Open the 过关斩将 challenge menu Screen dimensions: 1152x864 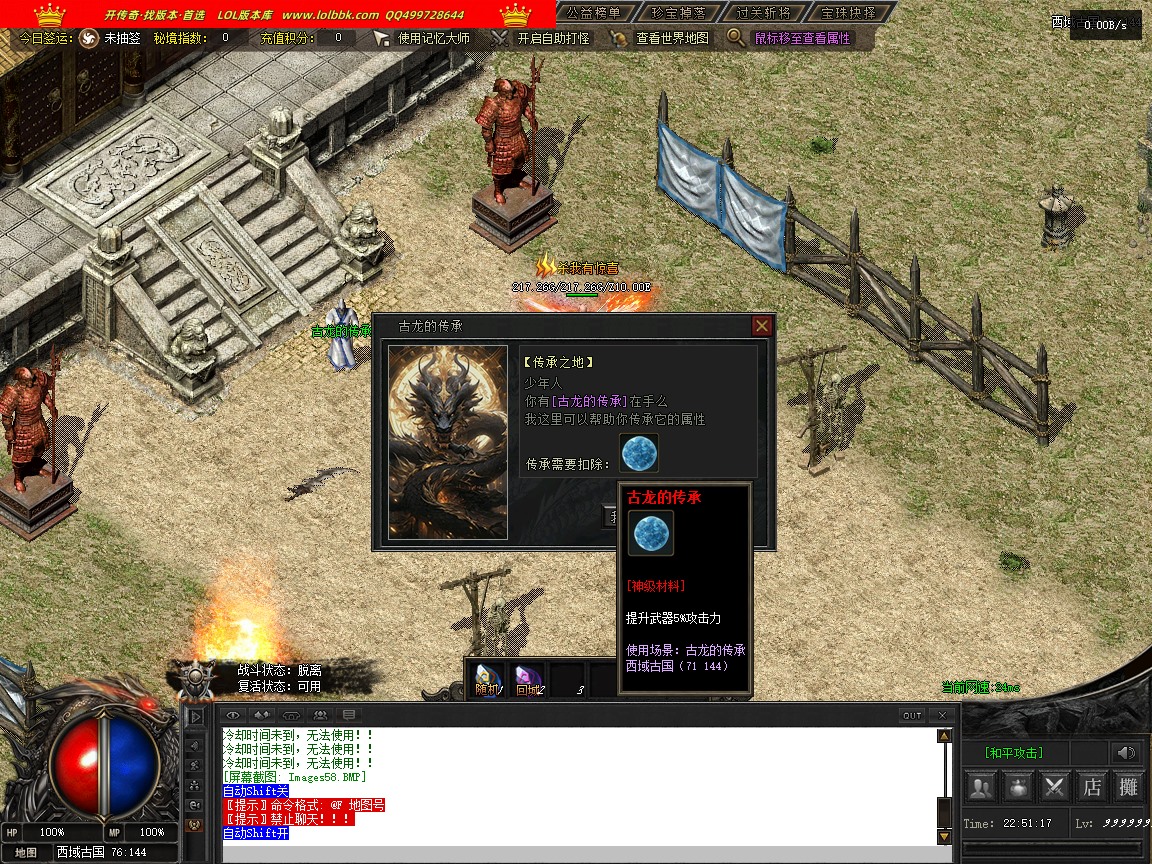762,13
